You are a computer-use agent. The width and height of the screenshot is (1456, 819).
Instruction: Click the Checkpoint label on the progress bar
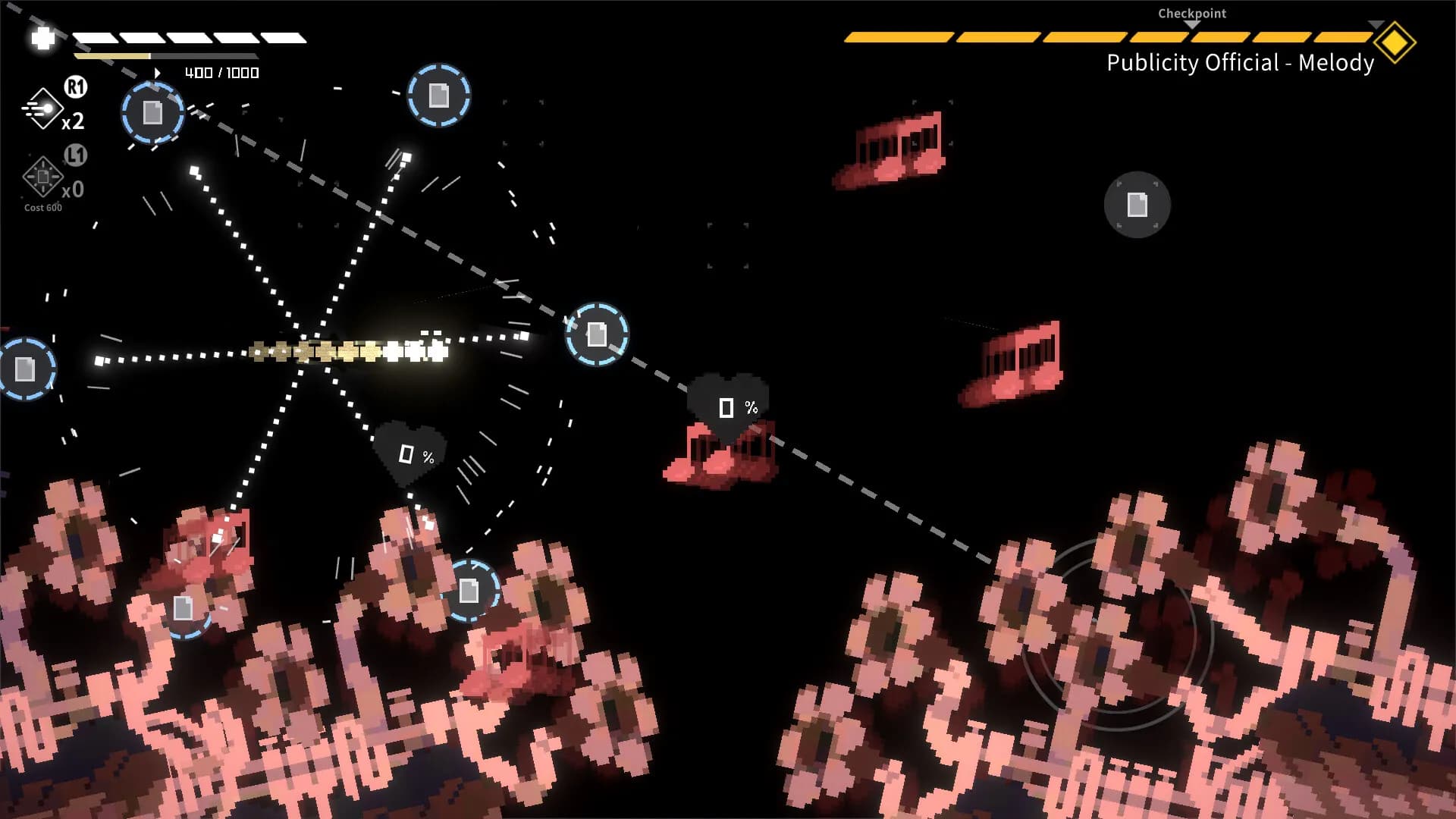click(x=1191, y=13)
